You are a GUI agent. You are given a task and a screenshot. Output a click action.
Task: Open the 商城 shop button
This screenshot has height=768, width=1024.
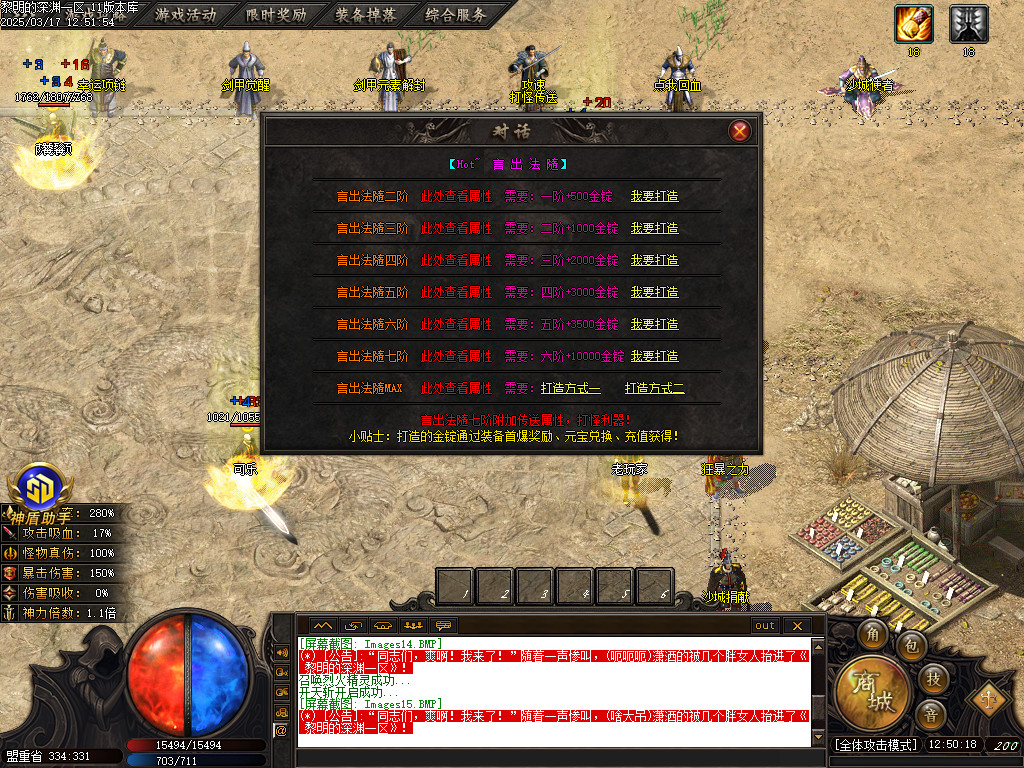[873, 692]
